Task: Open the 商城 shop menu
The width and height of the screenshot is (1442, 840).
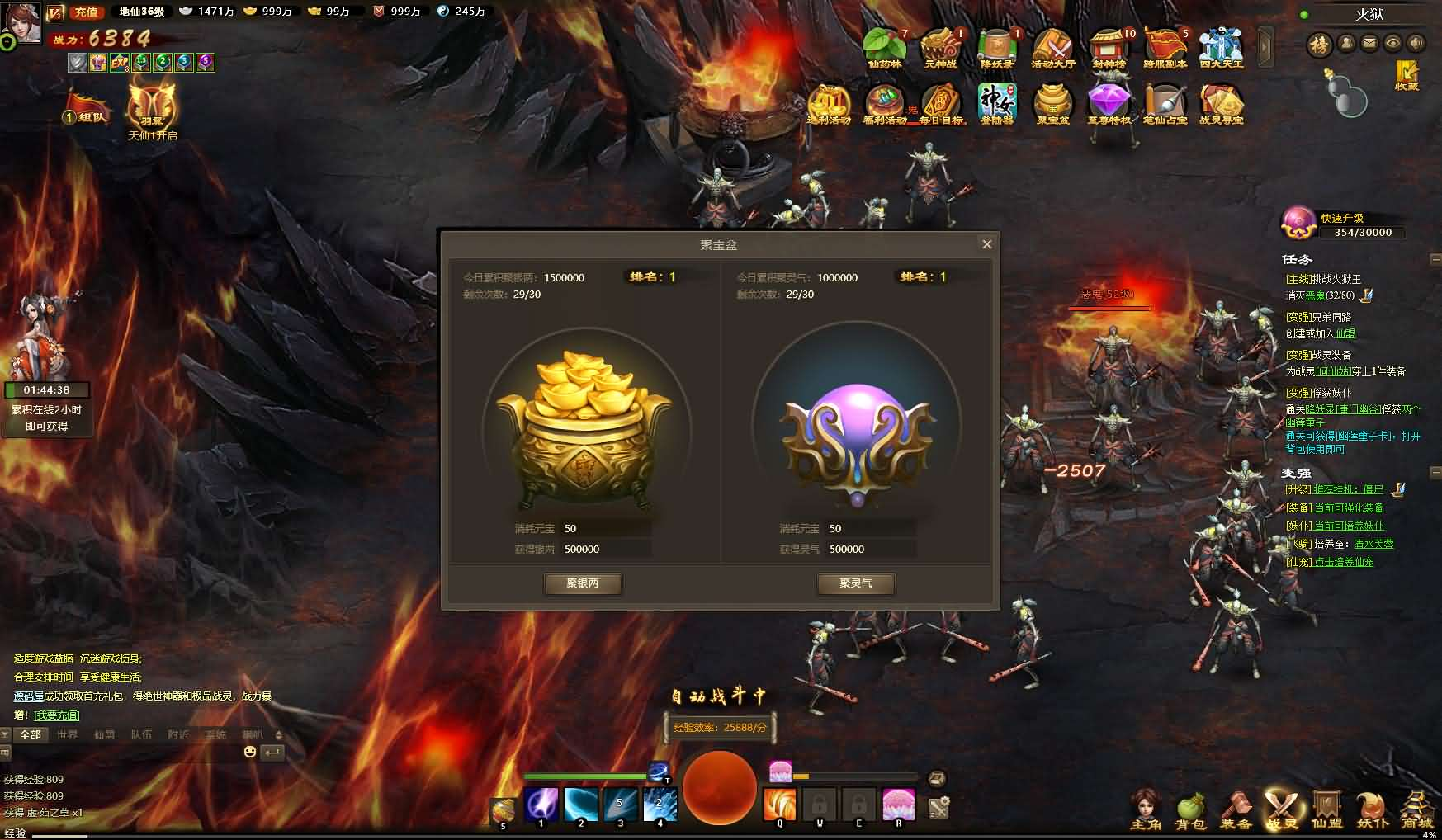Action: (x=1416, y=810)
